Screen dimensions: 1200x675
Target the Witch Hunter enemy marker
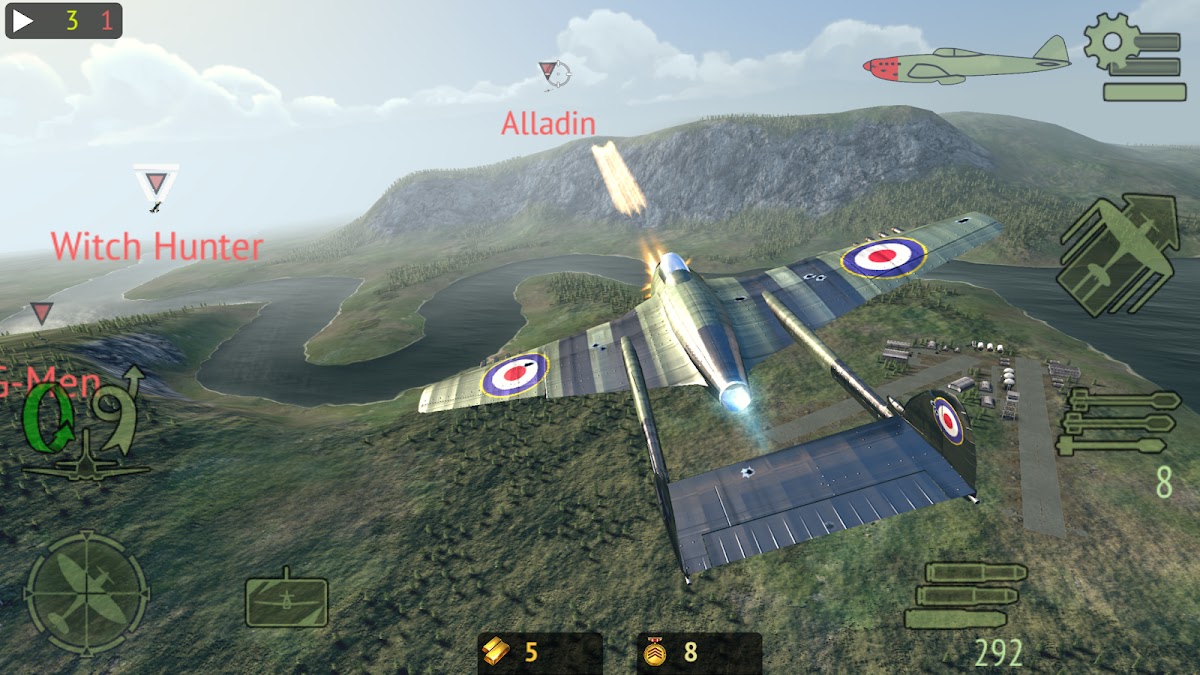(156, 185)
